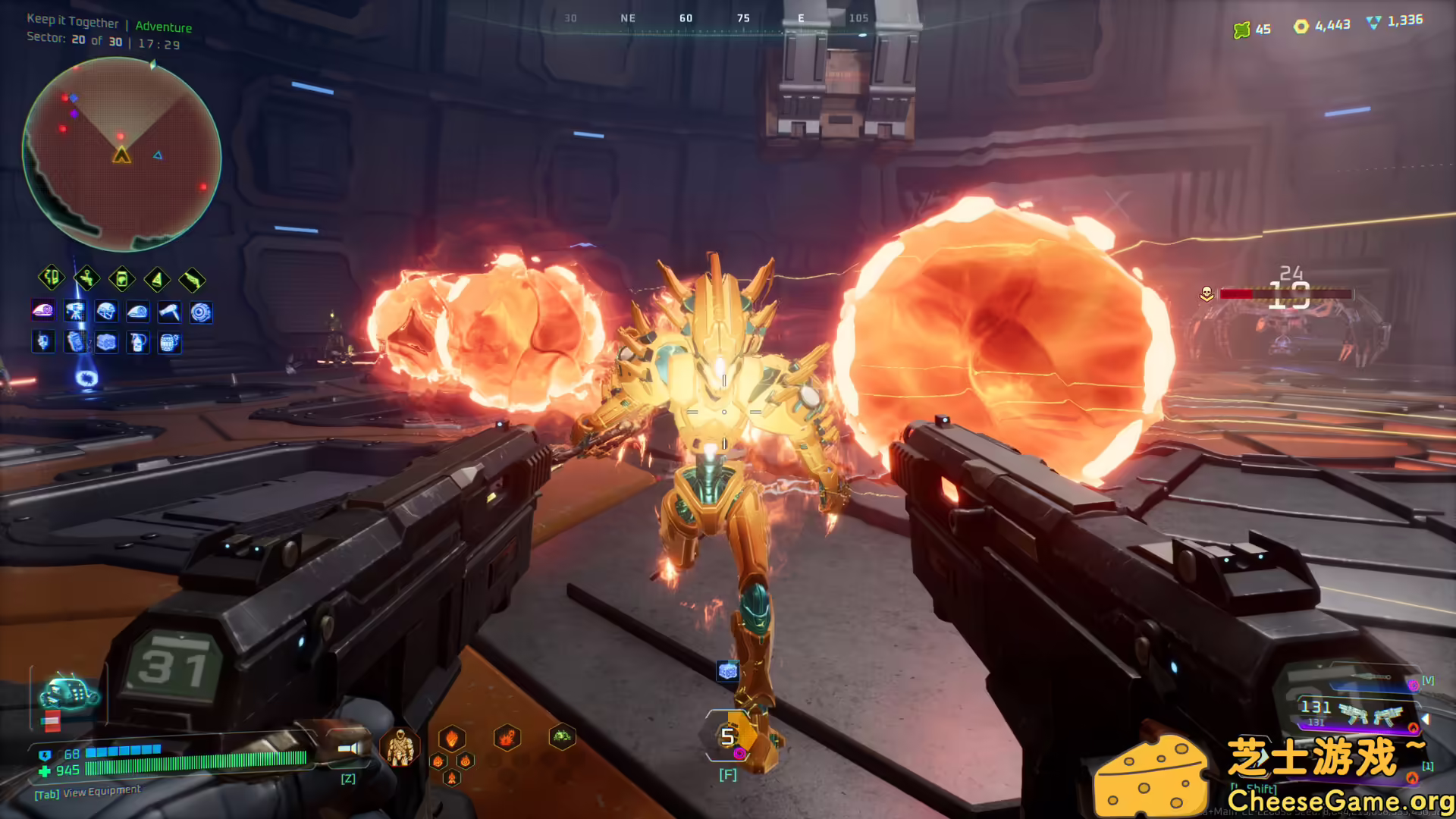
Task: Select the Keep it Together mission title
Action: 72,22
